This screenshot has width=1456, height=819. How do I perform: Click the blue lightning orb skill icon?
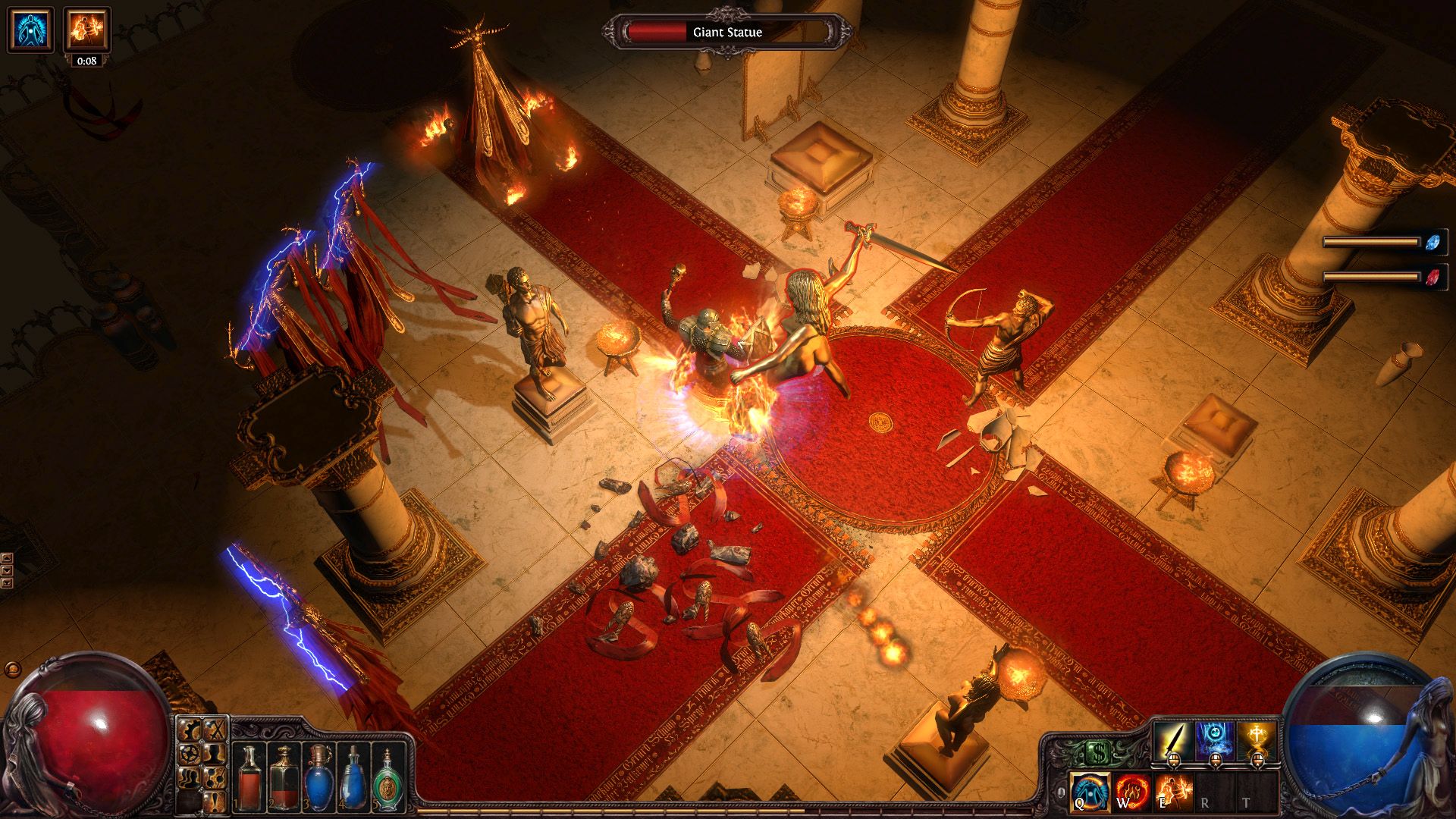(1215, 739)
